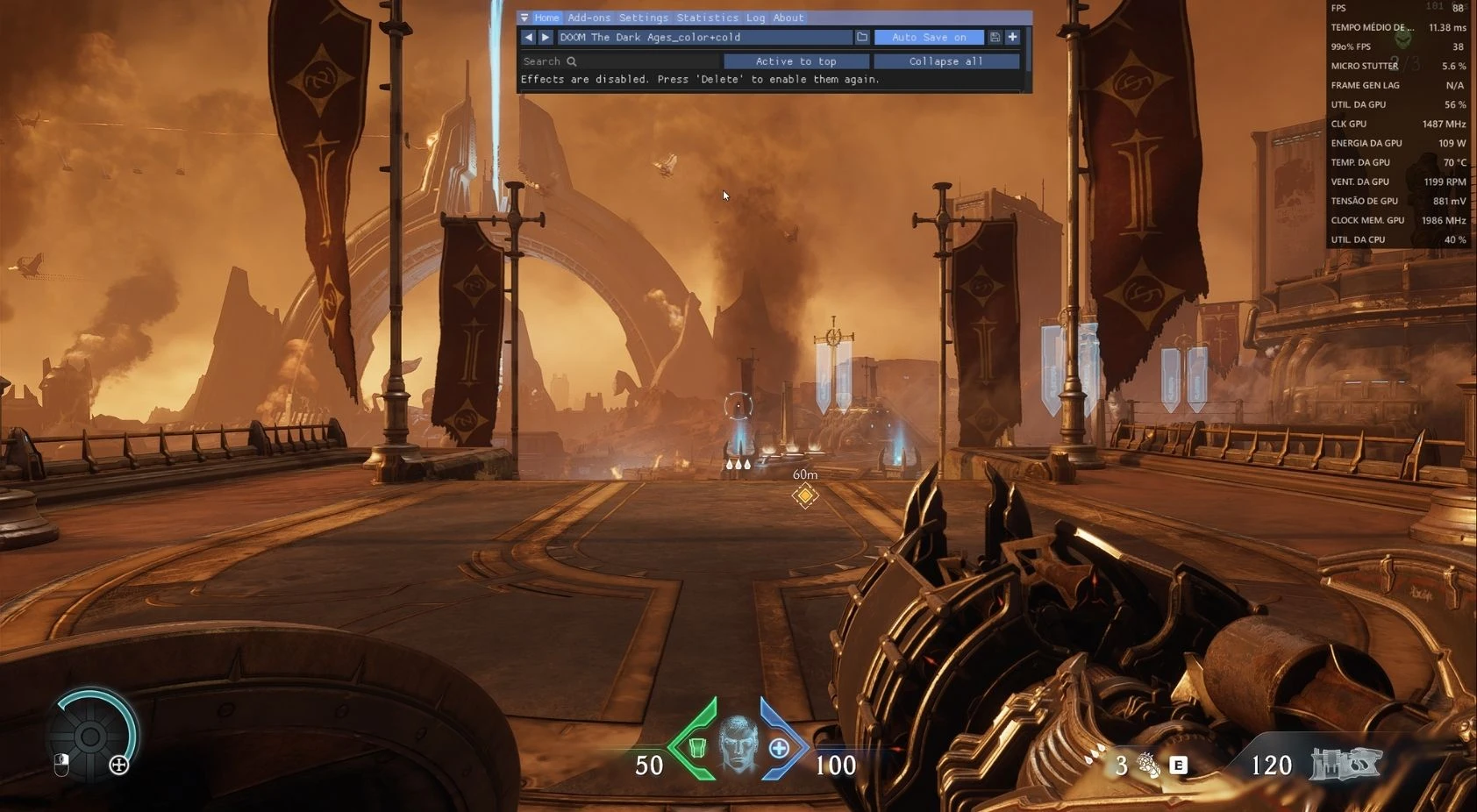Open the ReShade Settings tab
This screenshot has height=812, width=1477.
[643, 18]
